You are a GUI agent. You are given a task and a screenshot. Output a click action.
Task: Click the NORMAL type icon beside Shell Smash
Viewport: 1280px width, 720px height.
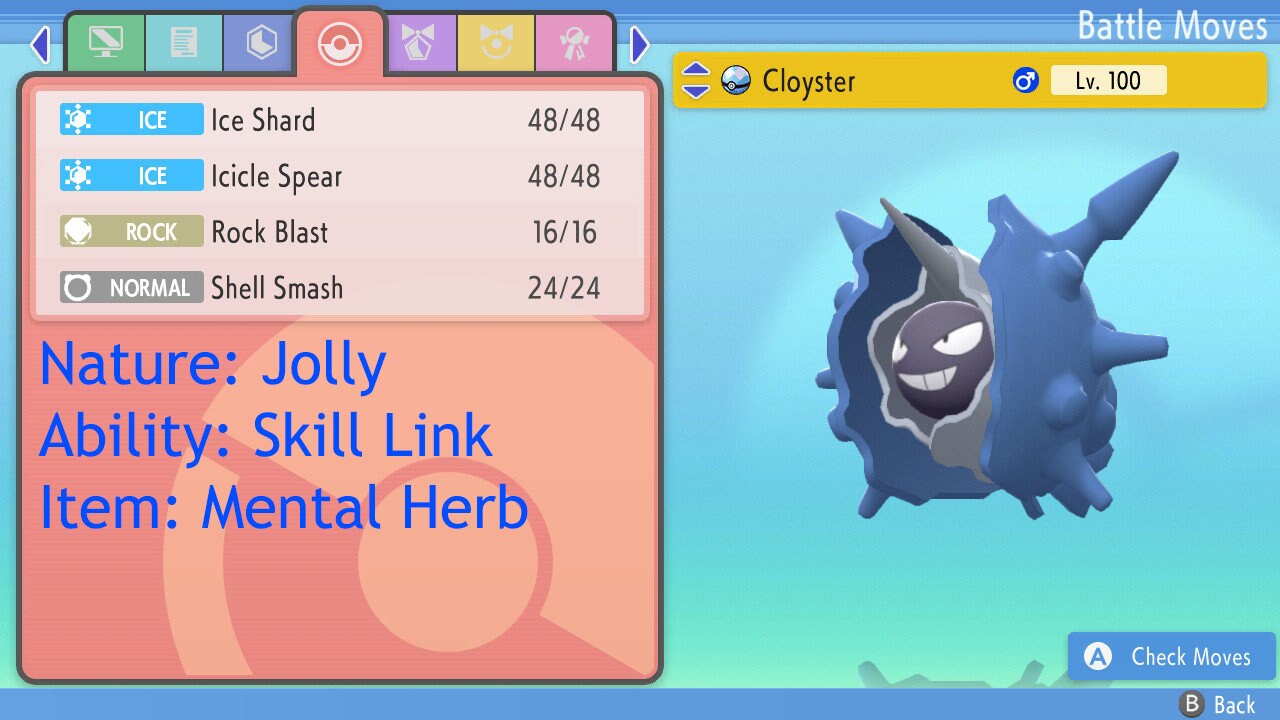(x=131, y=287)
